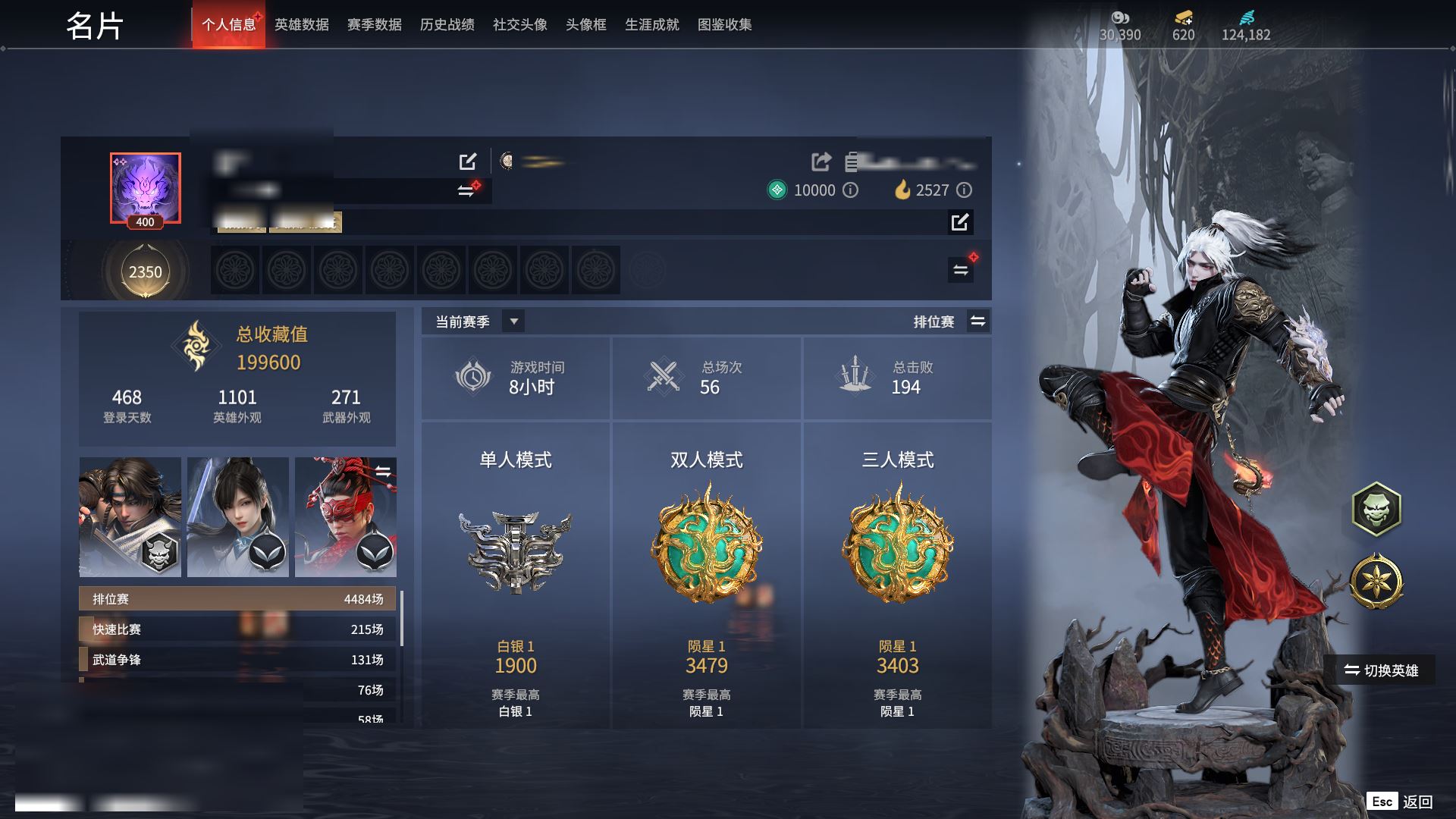Viewport: 1456px width, 819px height.
Task: Switch to the 头像框 tab
Action: tap(585, 25)
